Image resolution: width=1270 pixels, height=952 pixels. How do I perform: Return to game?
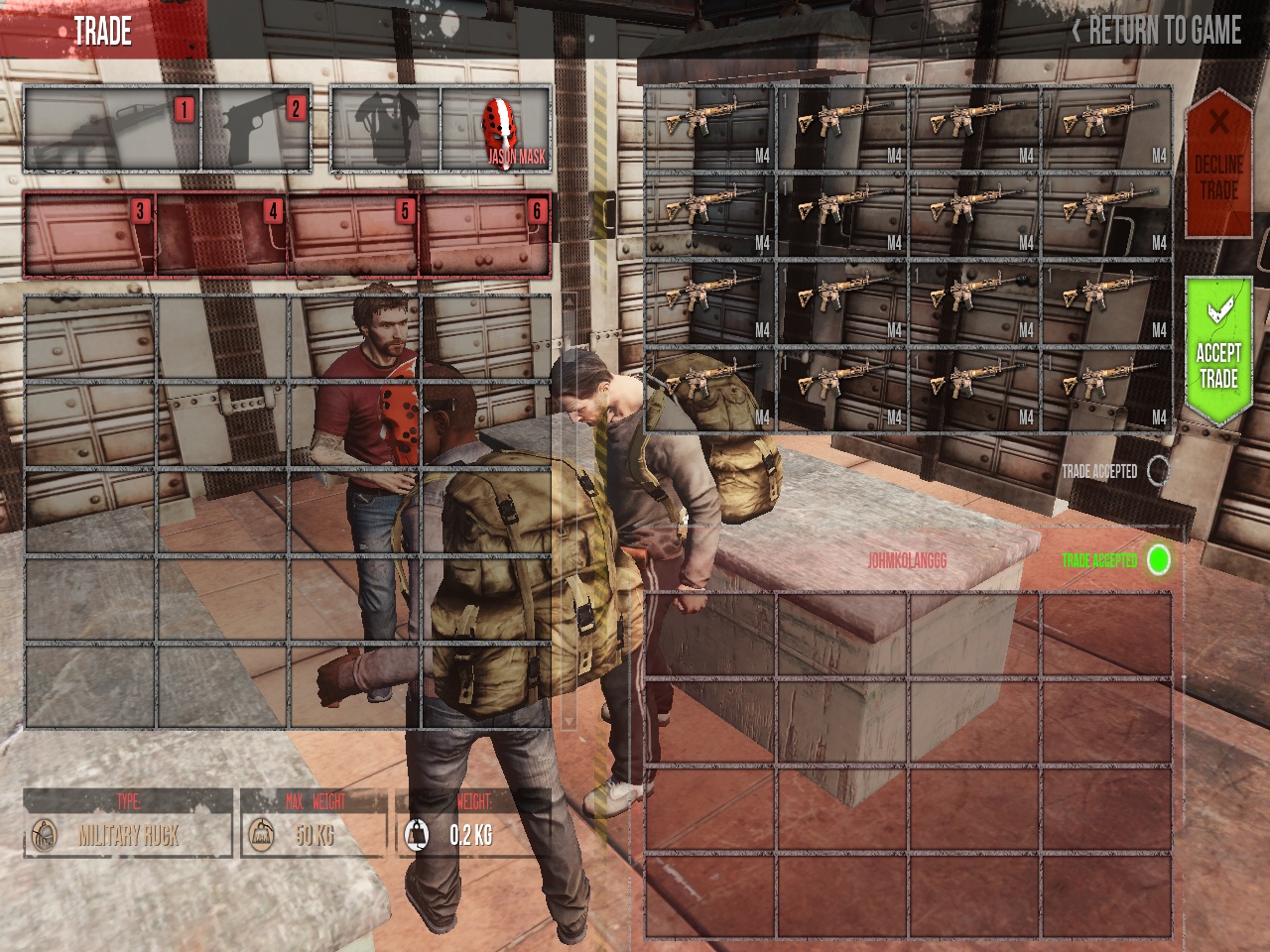[x=1157, y=31]
